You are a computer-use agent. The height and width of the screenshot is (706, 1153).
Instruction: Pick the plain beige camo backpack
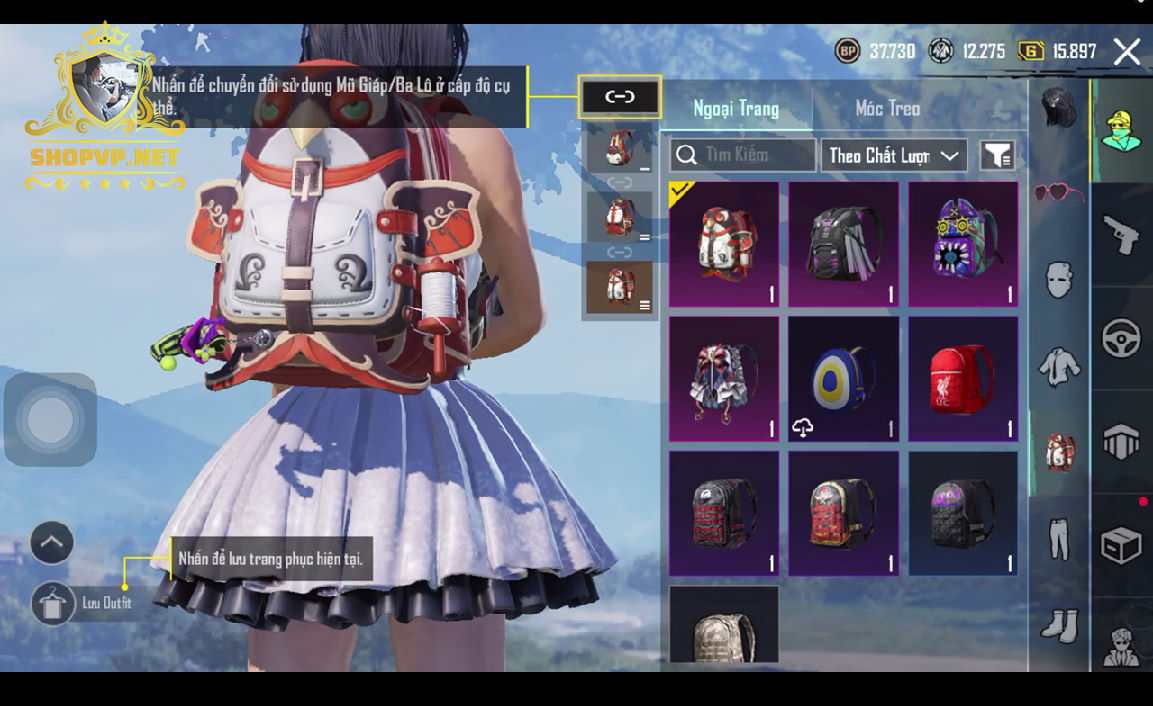tap(723, 625)
